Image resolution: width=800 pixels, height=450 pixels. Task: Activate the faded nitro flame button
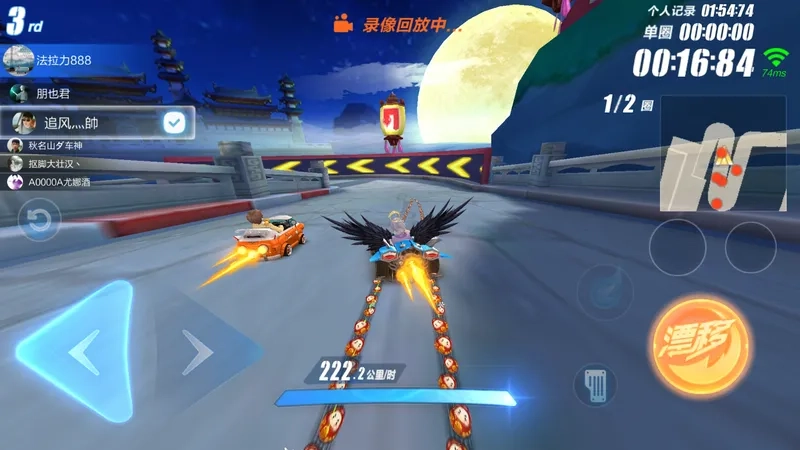(606, 292)
